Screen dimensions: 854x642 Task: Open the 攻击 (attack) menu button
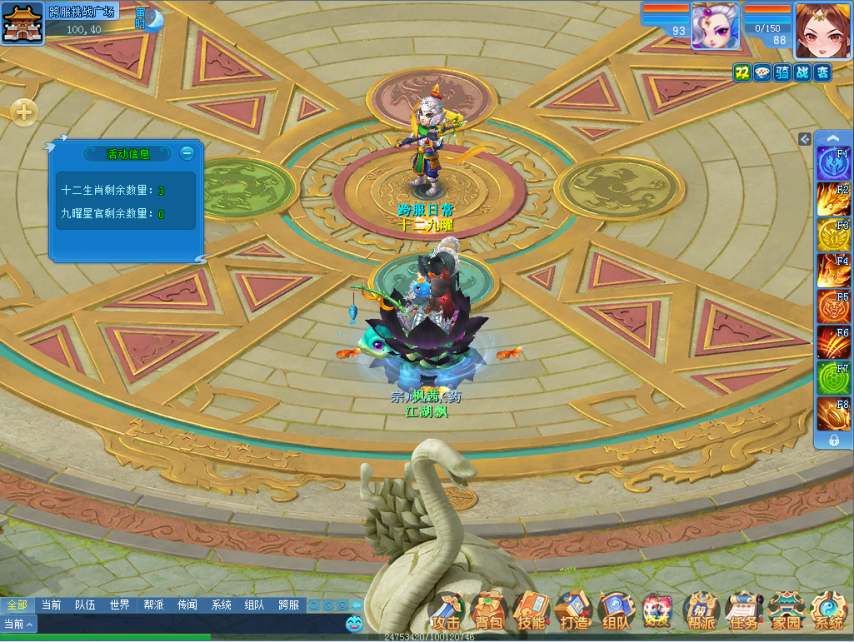446,609
